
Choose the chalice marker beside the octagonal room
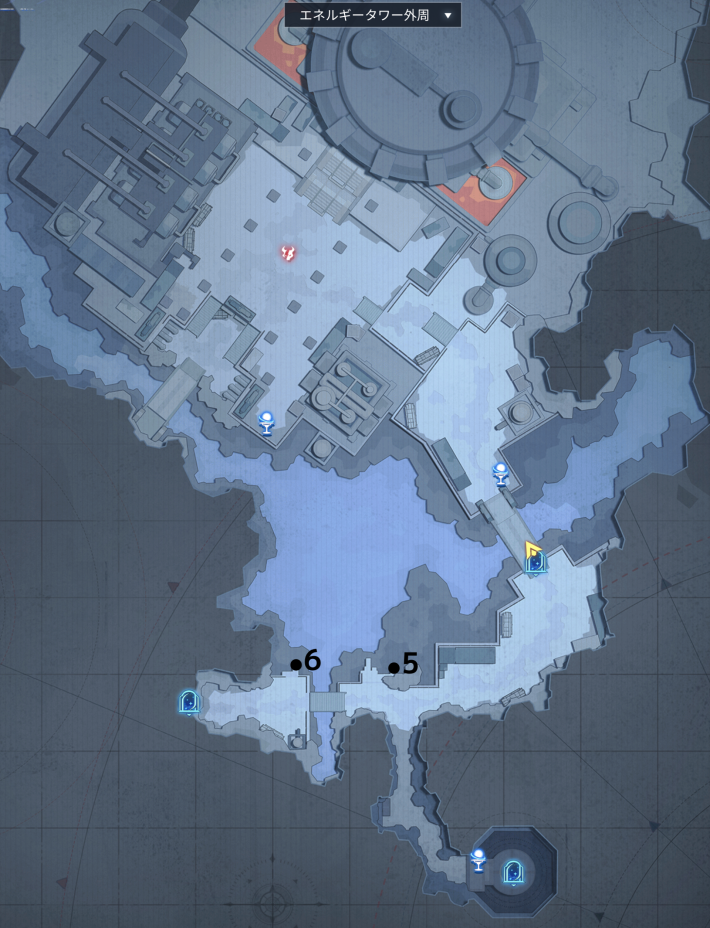pyautogui.click(x=478, y=860)
